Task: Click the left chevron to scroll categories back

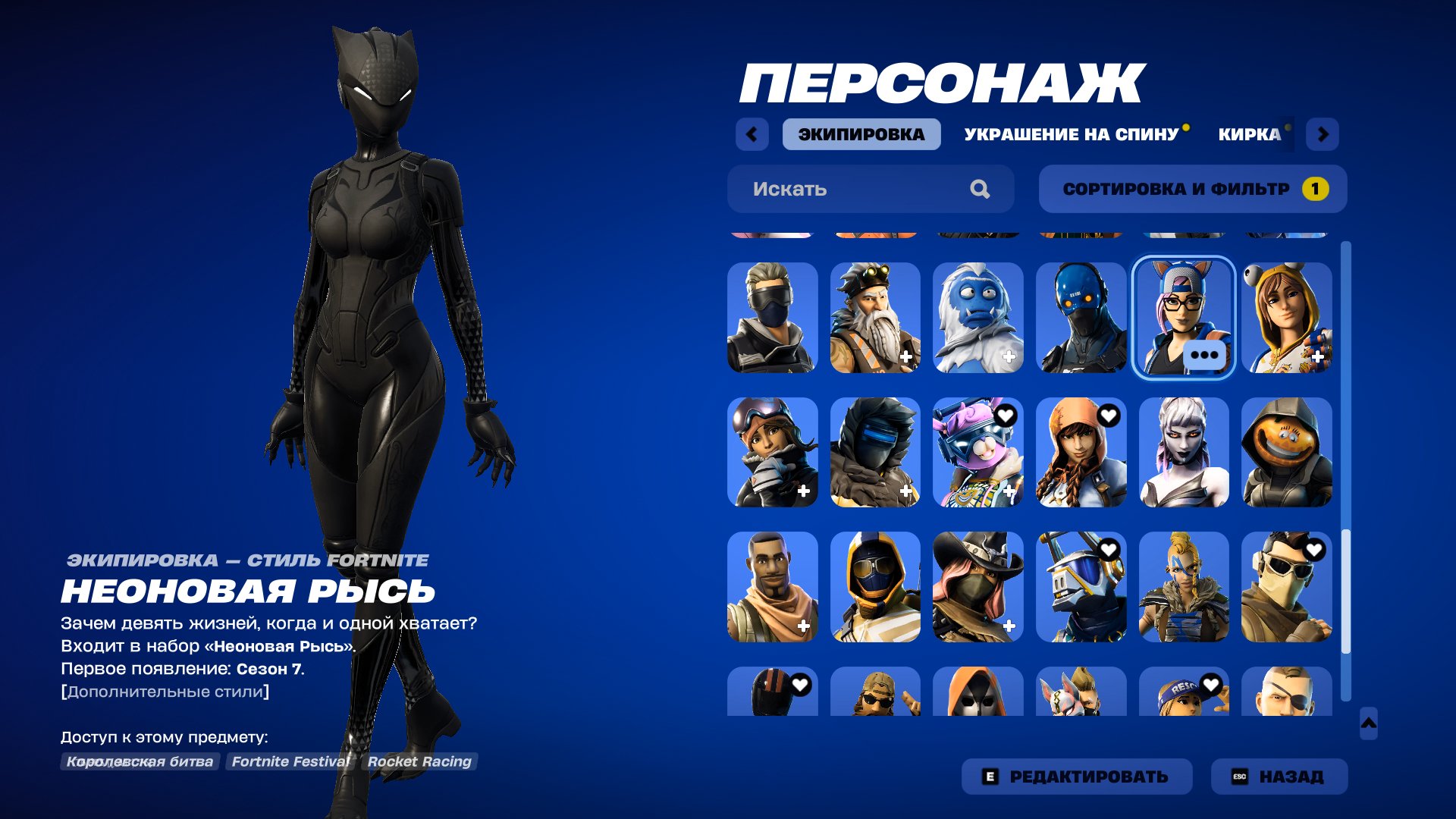Action: point(751,133)
